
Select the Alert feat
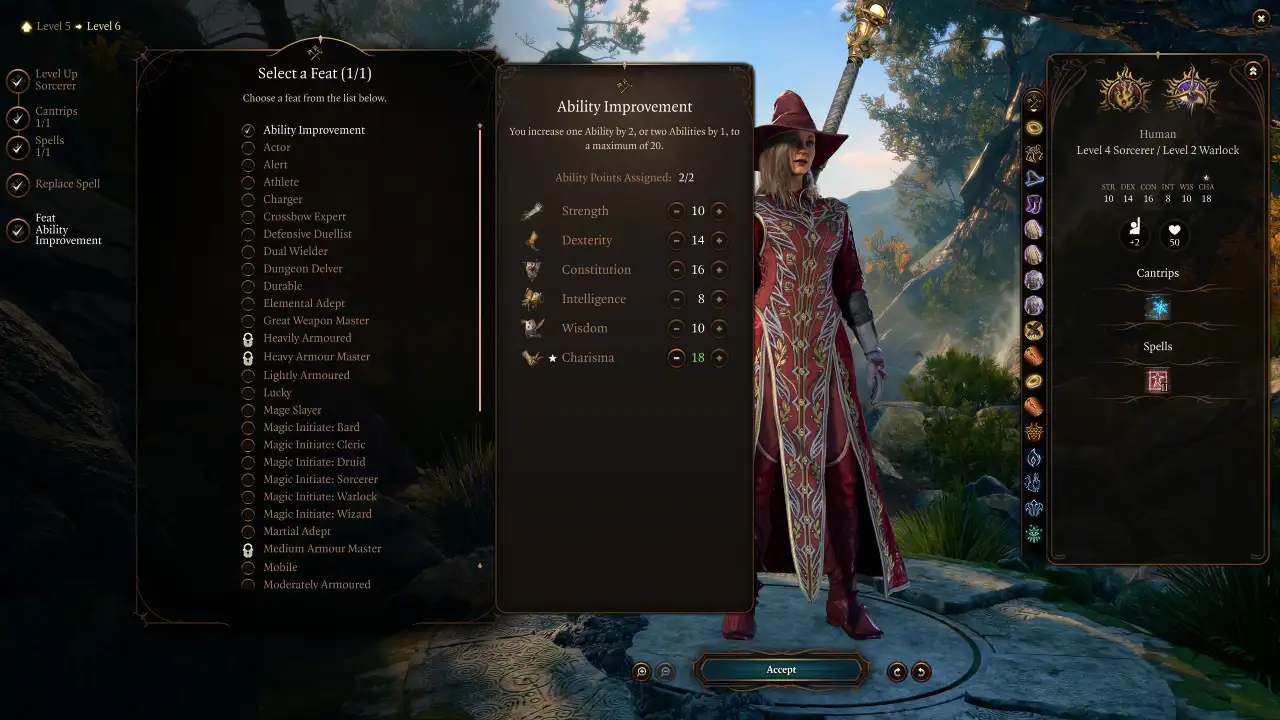pyautogui.click(x=275, y=165)
